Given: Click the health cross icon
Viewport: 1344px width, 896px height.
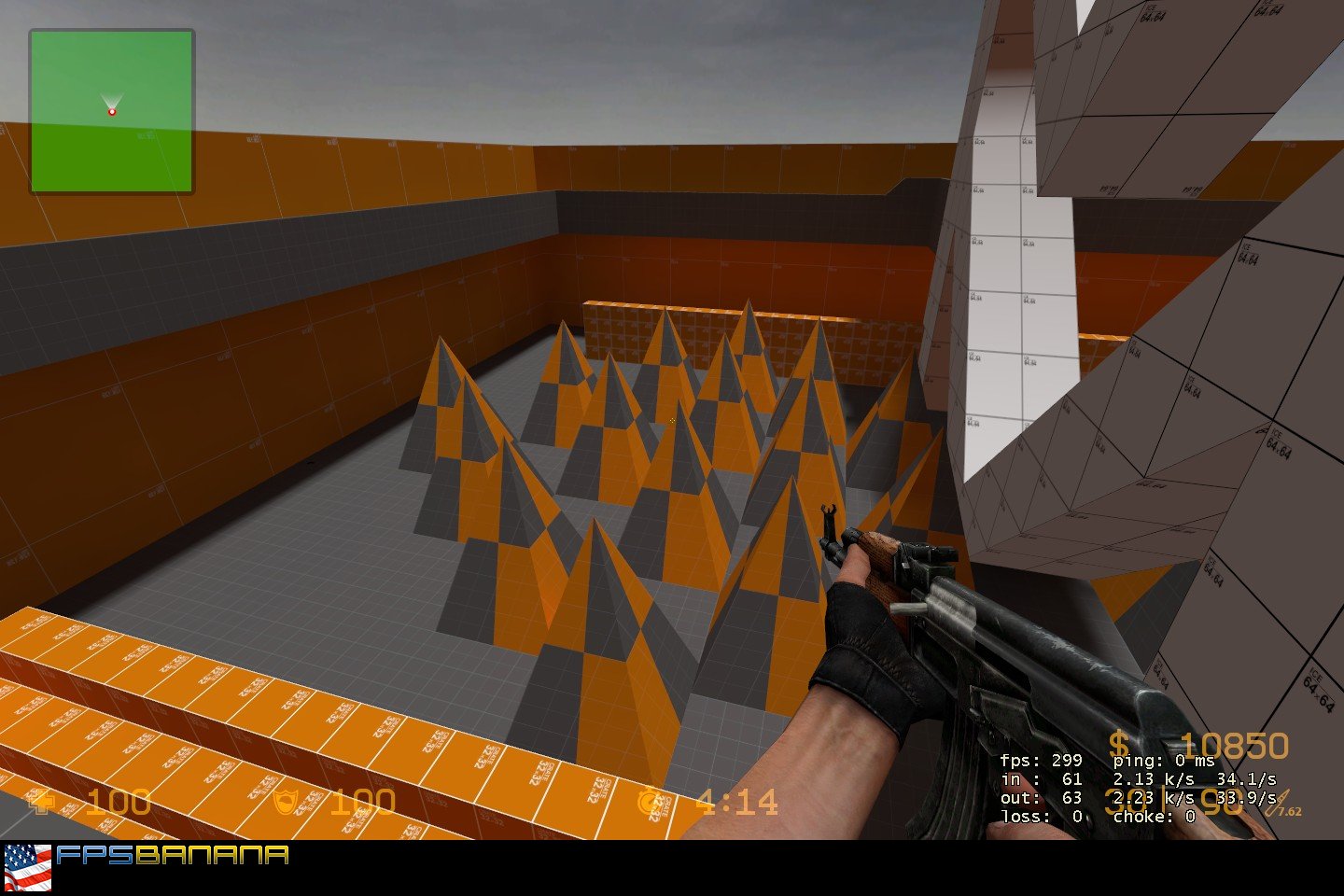Looking at the screenshot, I should (x=41, y=800).
